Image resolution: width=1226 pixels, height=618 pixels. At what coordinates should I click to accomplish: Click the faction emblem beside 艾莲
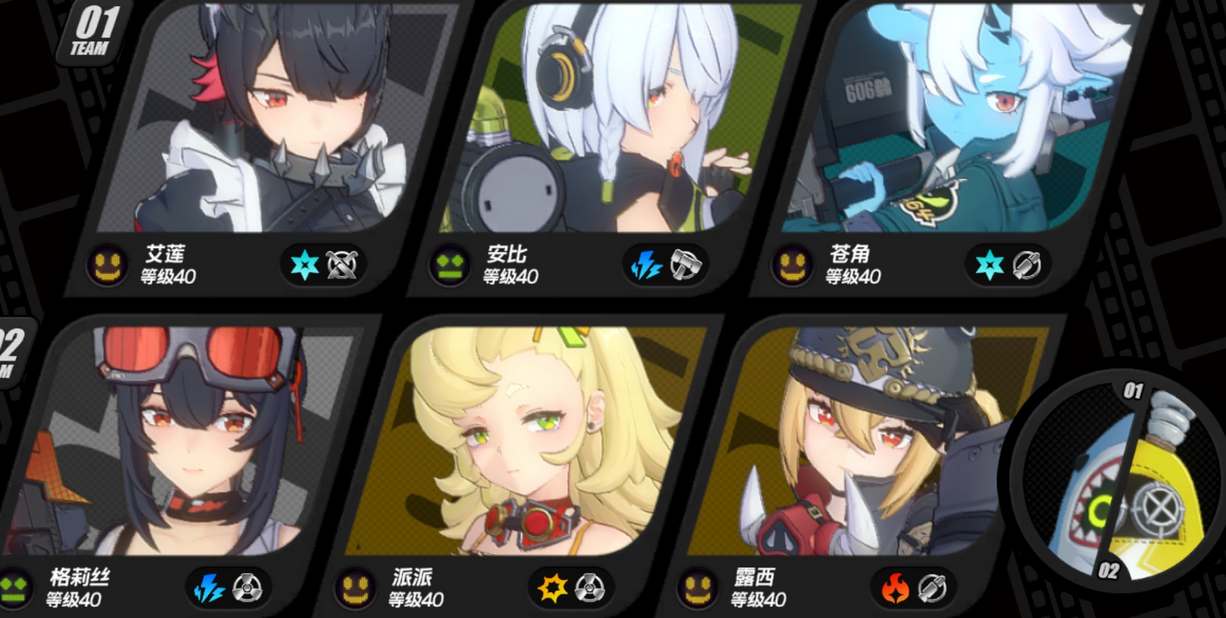pyautogui.click(x=106, y=266)
